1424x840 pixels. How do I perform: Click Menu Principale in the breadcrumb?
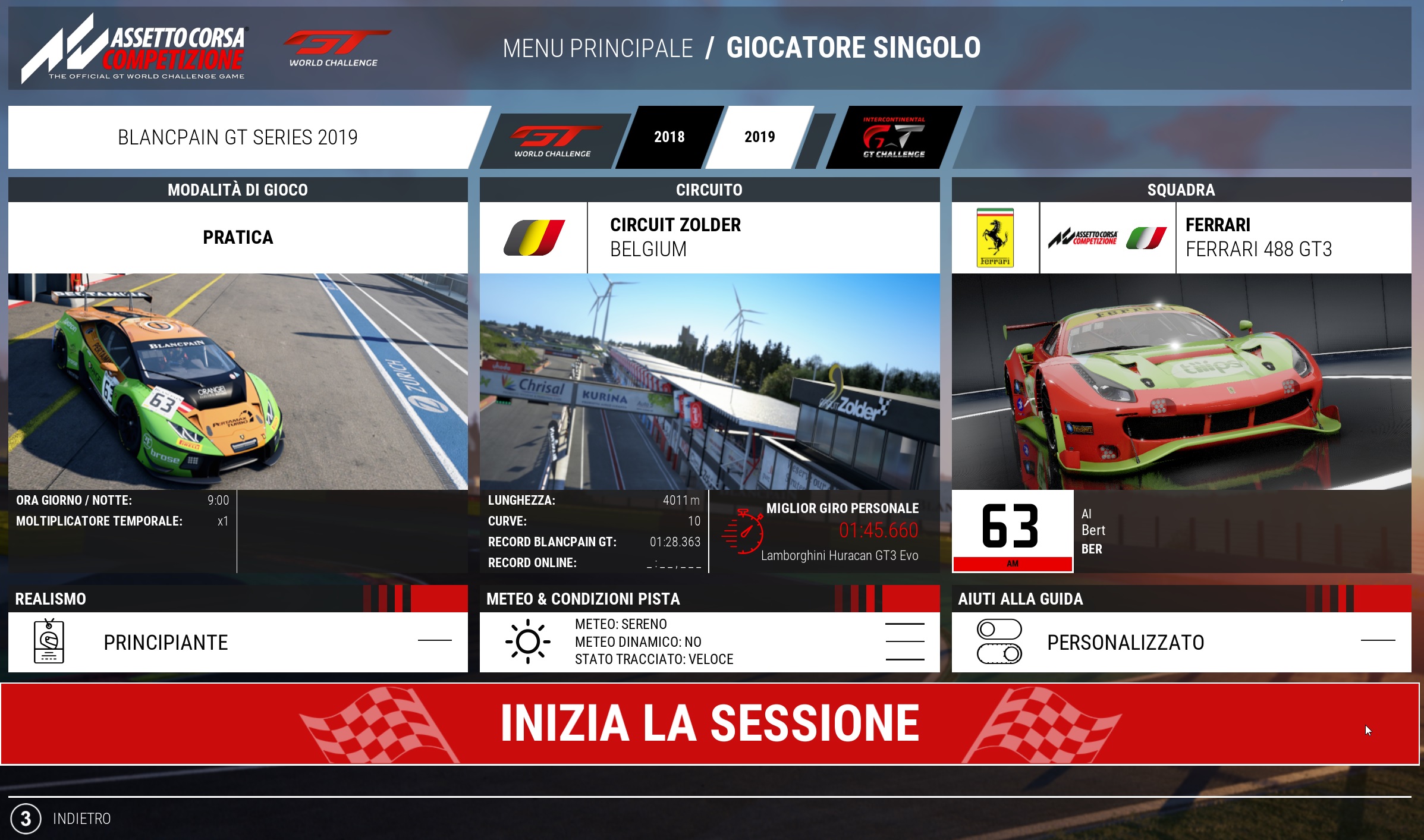[598, 48]
